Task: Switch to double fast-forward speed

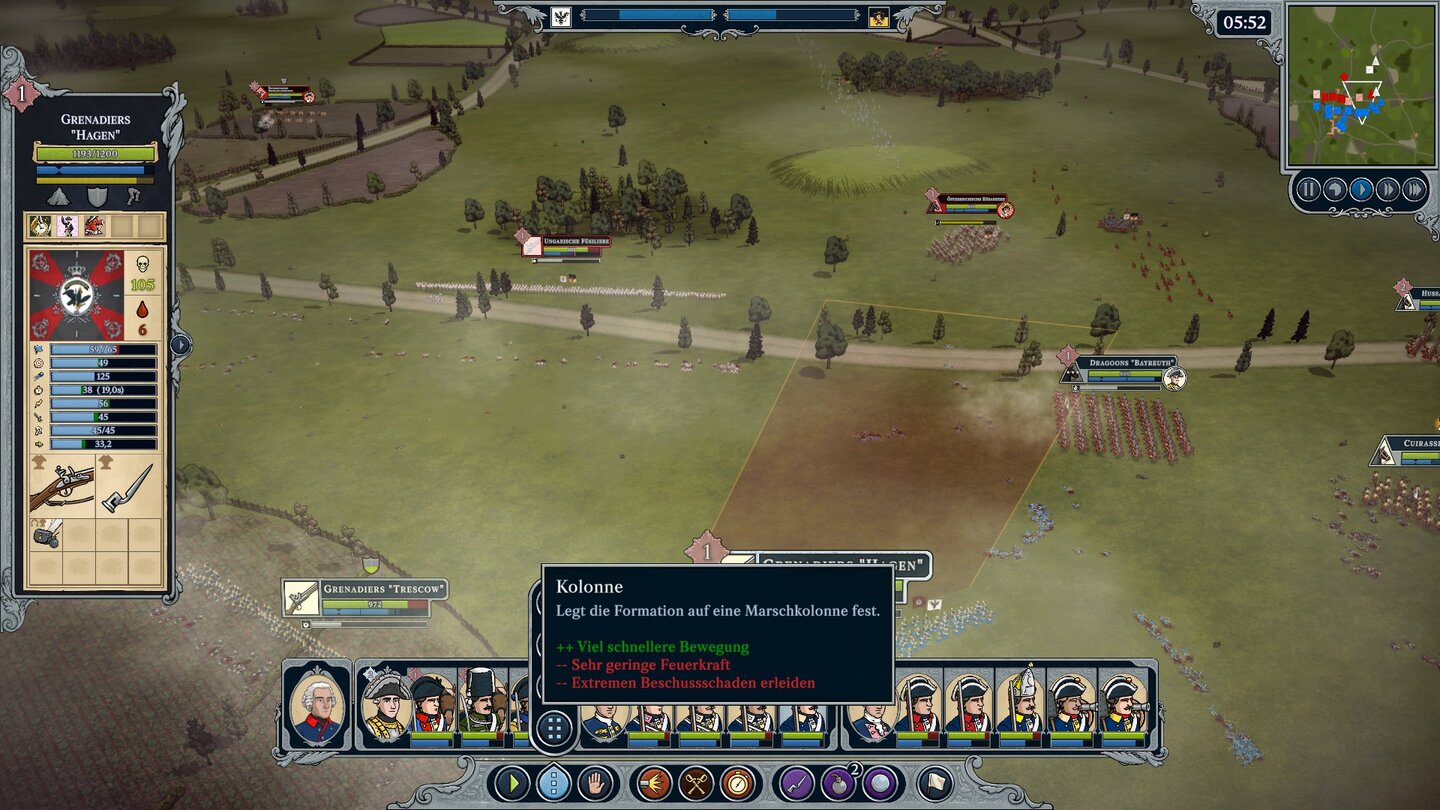Action: [1387, 189]
